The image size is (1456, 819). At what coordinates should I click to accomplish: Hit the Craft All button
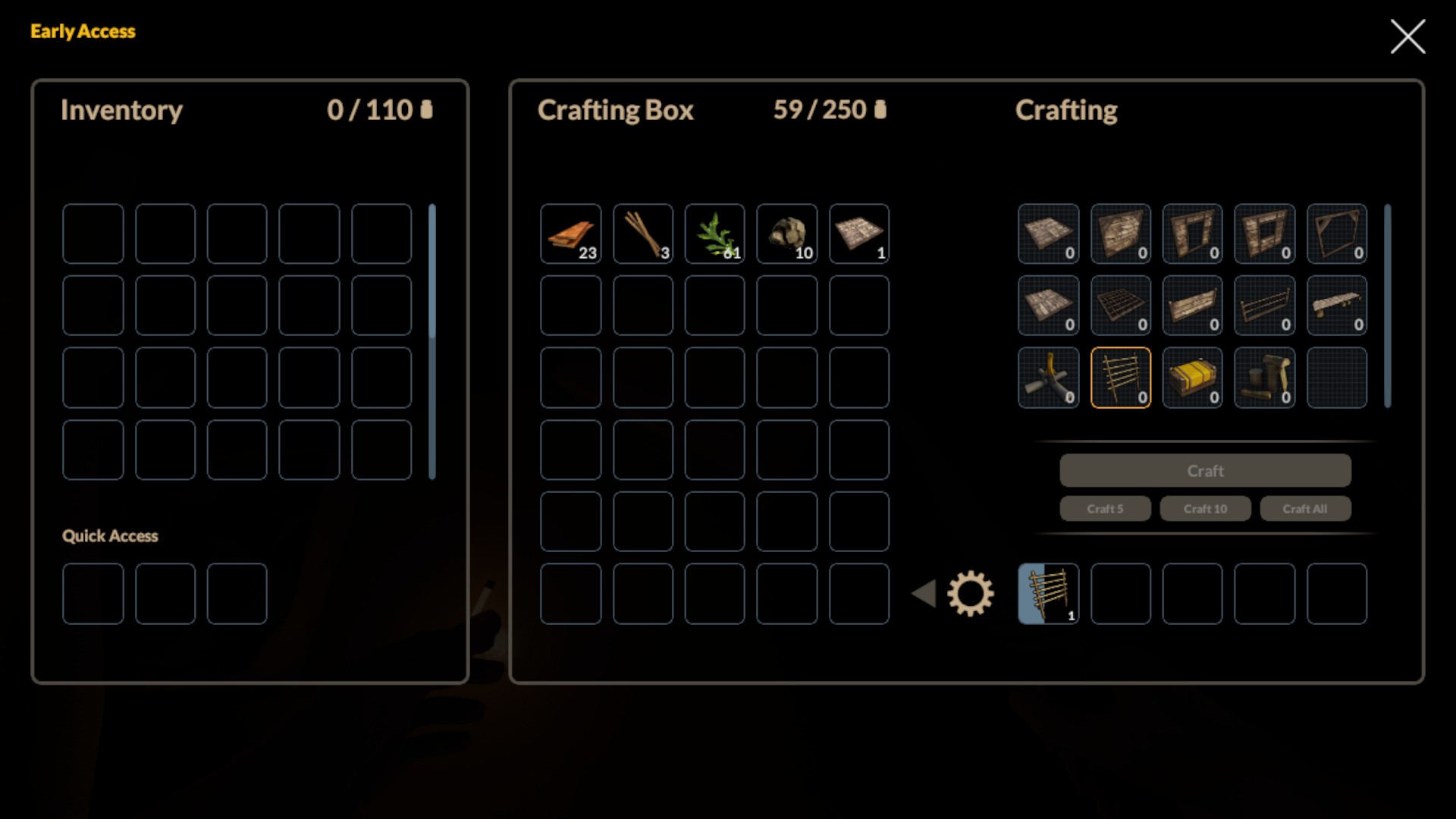pyautogui.click(x=1305, y=509)
